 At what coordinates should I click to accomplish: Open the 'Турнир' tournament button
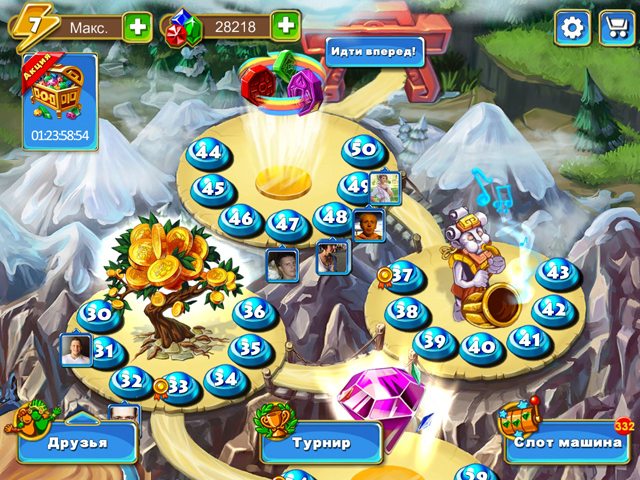[x=322, y=441]
